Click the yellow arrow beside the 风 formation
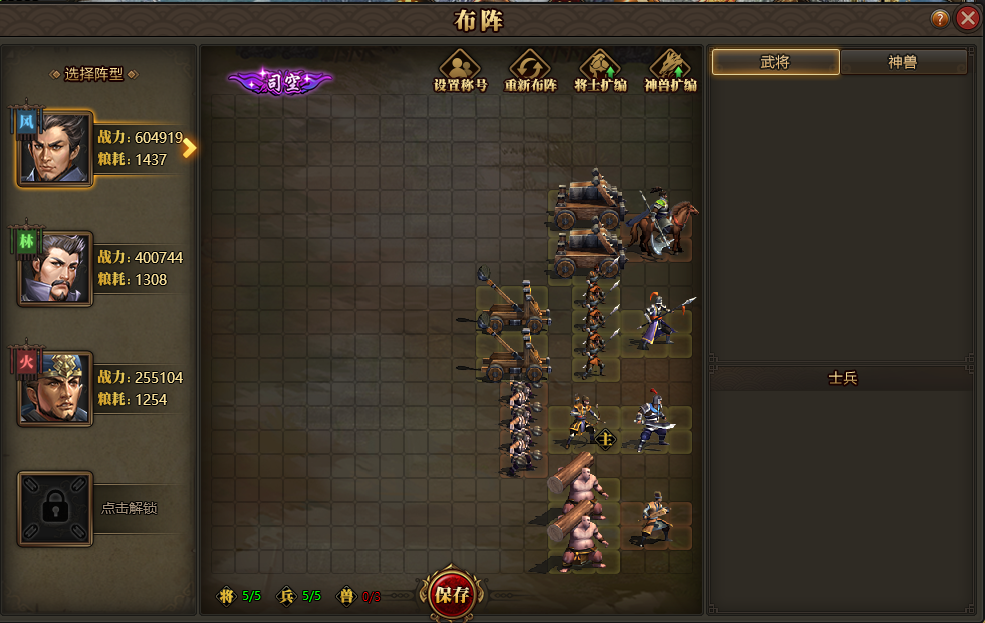Image resolution: width=985 pixels, height=623 pixels. pos(189,148)
